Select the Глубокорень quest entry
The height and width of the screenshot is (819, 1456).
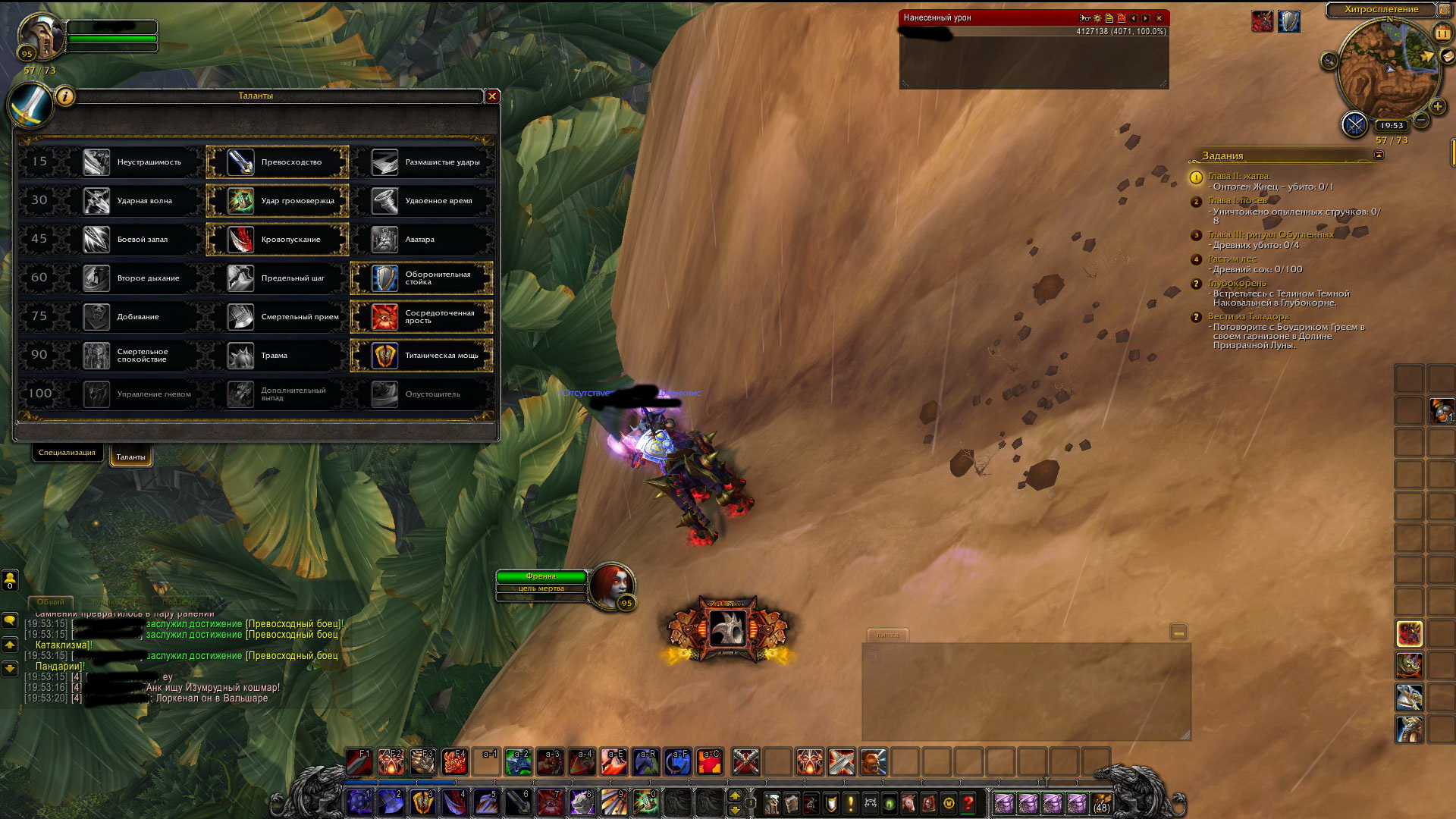click(1237, 283)
